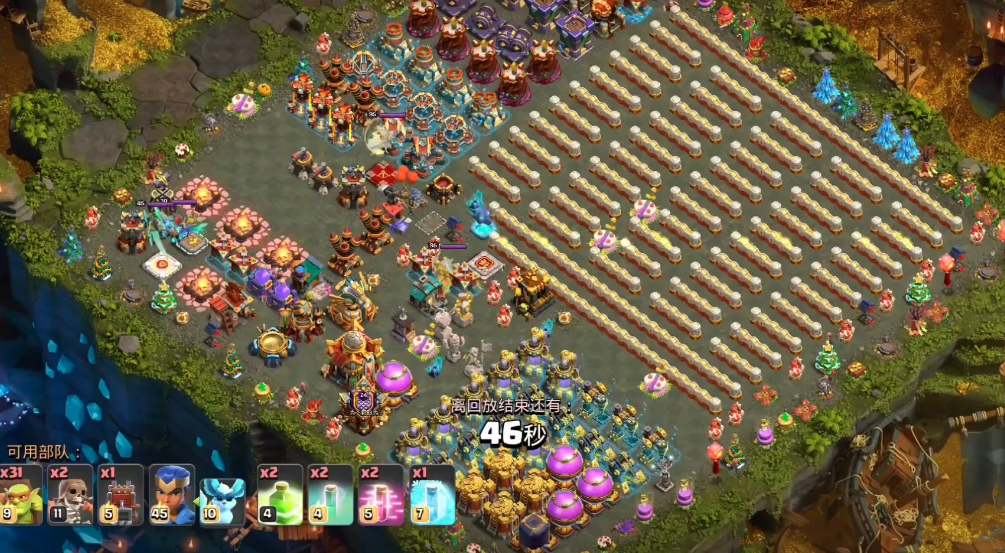Choose the skeleton troop card
The height and width of the screenshot is (553, 1005).
pyautogui.click(x=72, y=495)
